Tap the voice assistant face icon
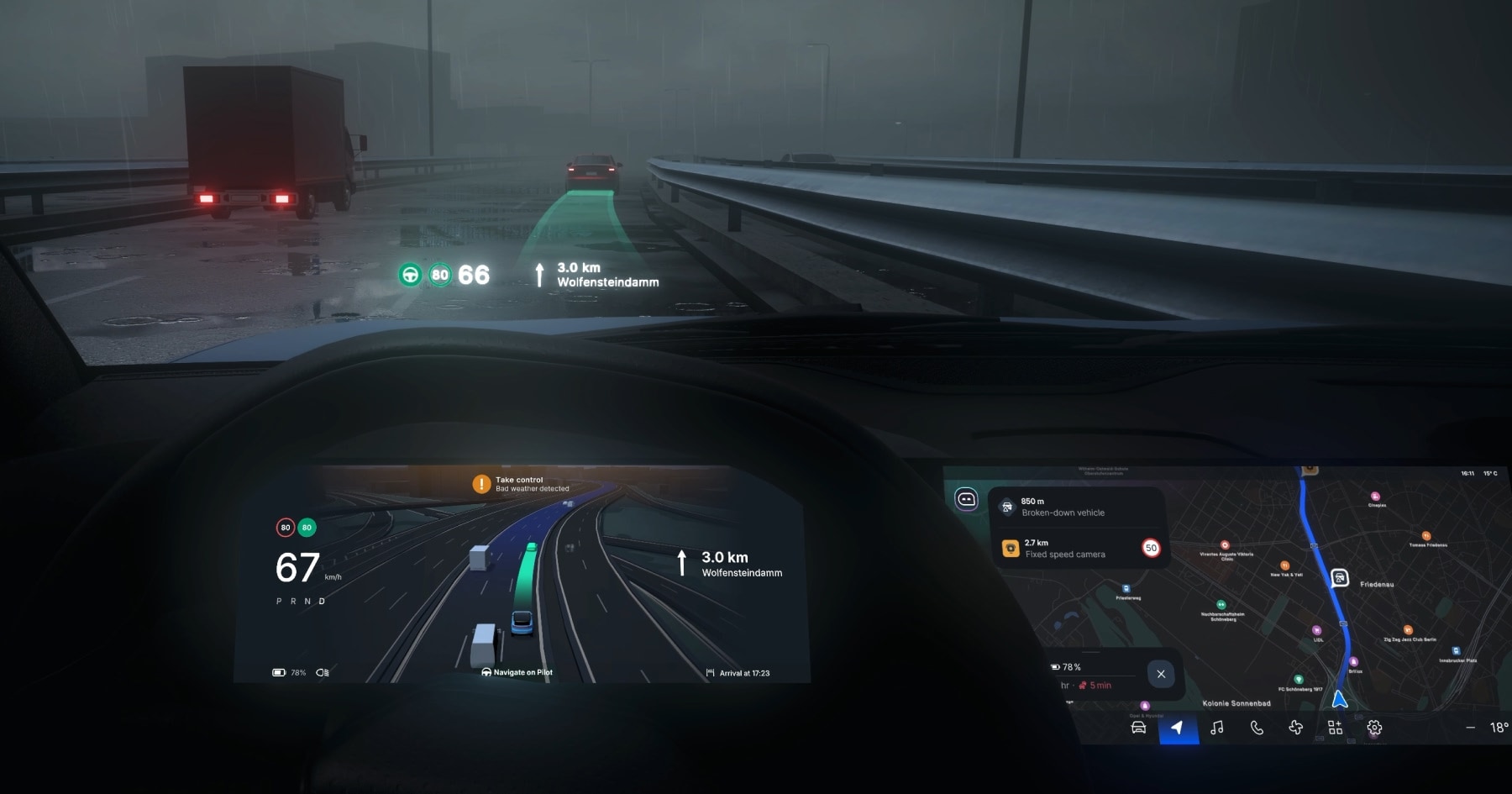 [x=967, y=500]
